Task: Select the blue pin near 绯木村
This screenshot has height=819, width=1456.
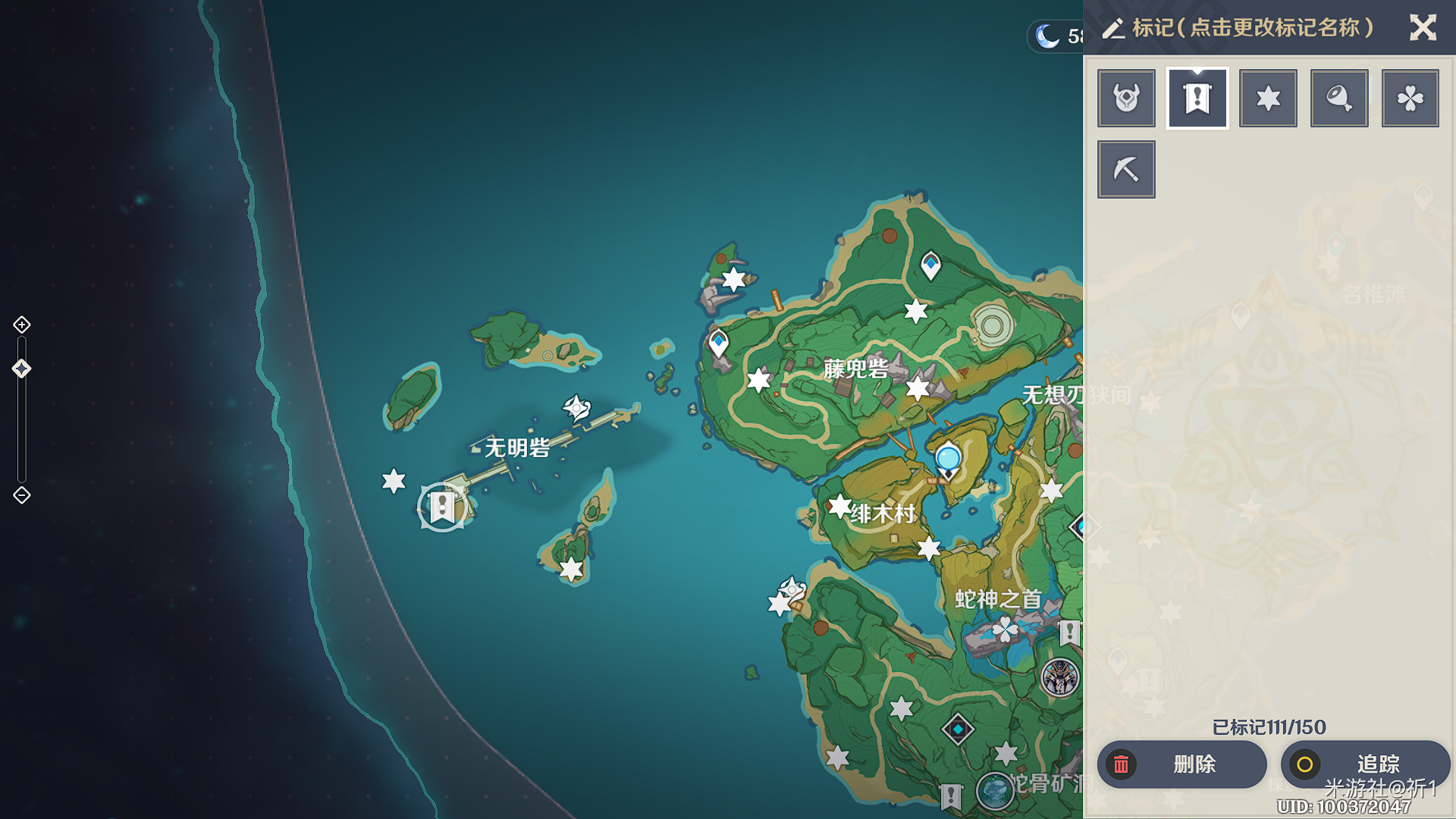Action: (x=948, y=459)
